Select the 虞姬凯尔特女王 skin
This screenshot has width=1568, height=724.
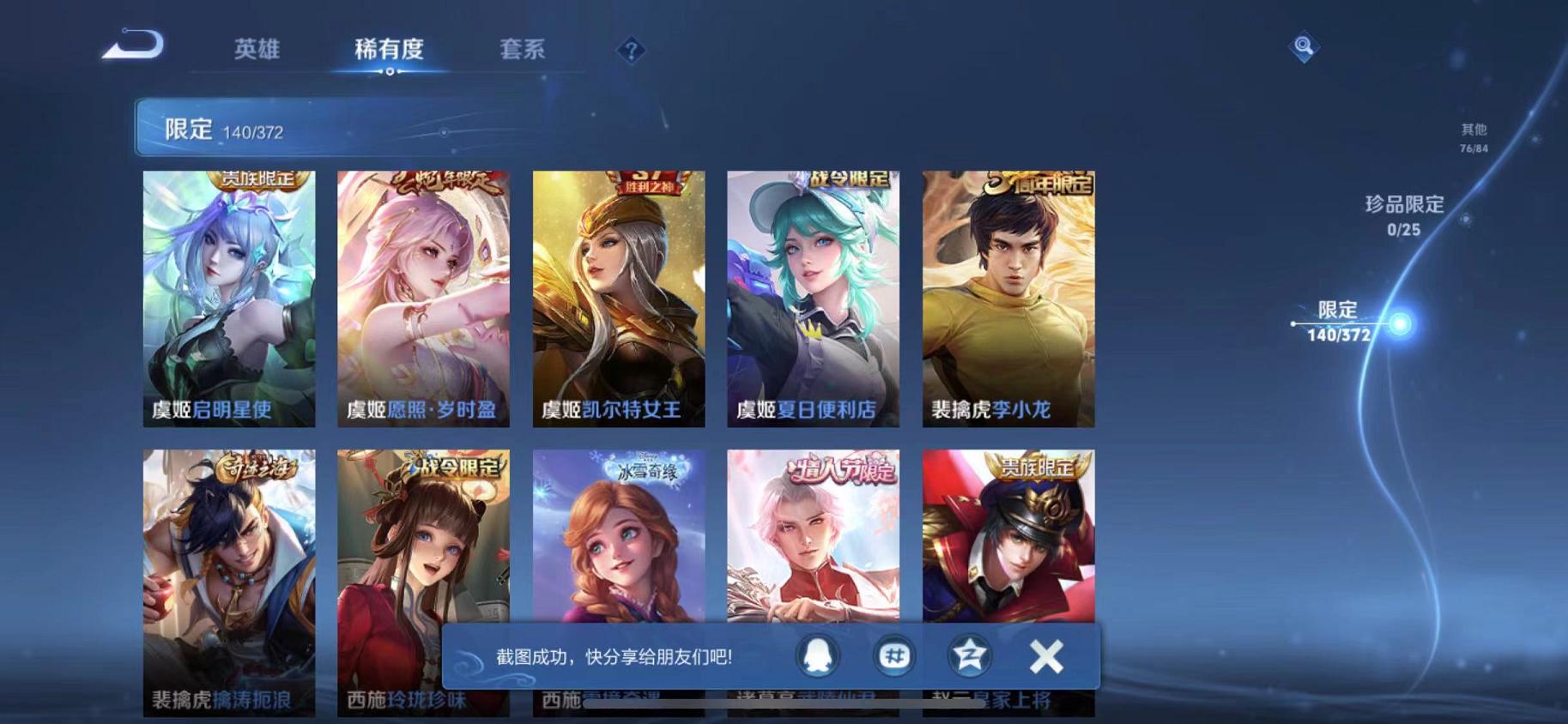(621, 300)
